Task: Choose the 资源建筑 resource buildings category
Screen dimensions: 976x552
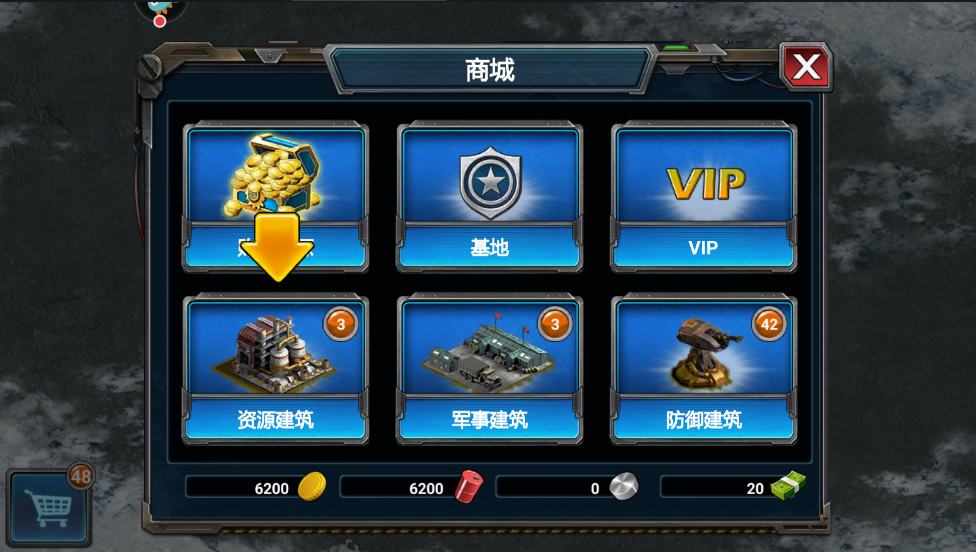Action: pyautogui.click(x=275, y=370)
